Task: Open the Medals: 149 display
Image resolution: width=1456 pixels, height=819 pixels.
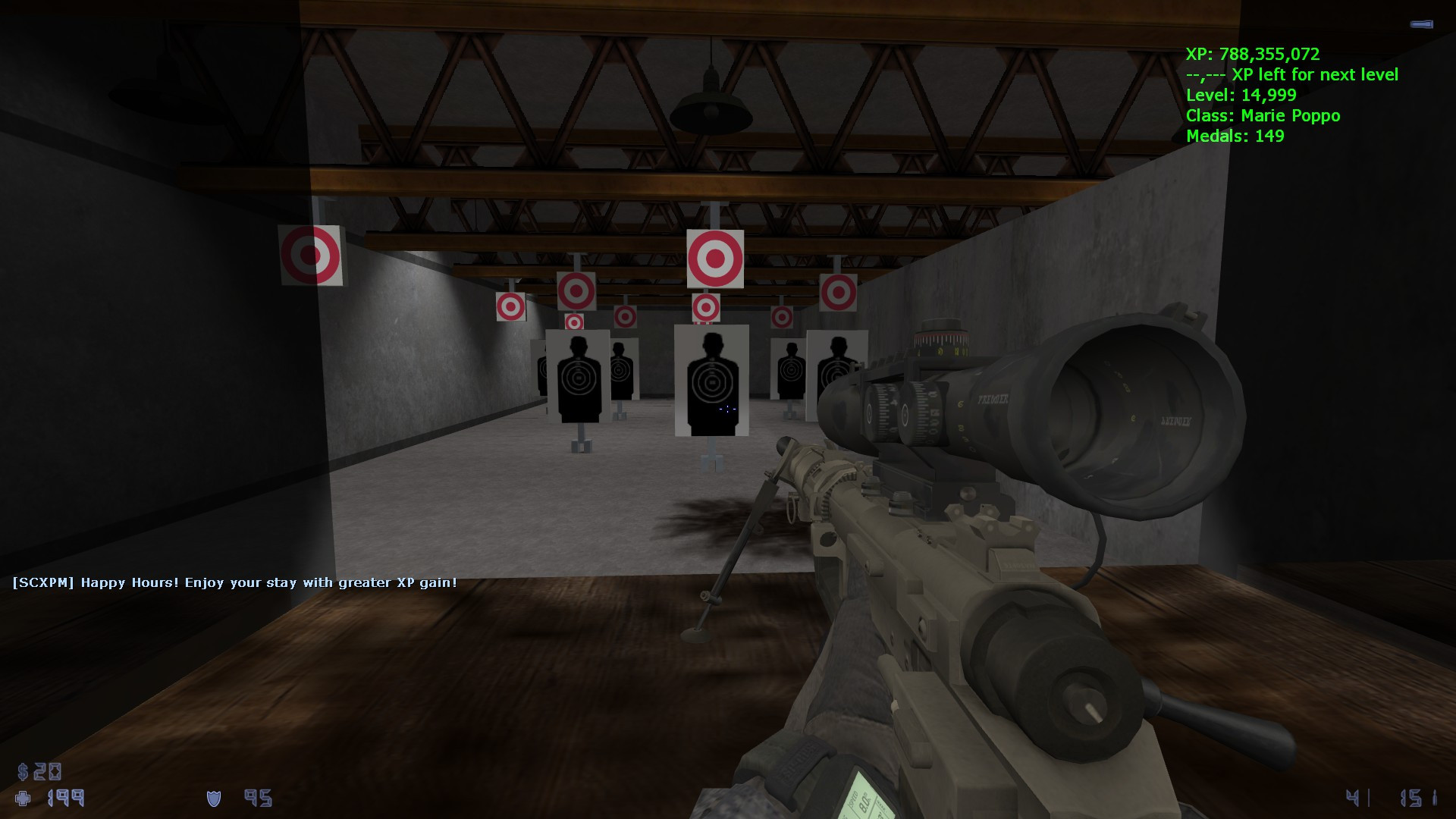Action: 1234,137
